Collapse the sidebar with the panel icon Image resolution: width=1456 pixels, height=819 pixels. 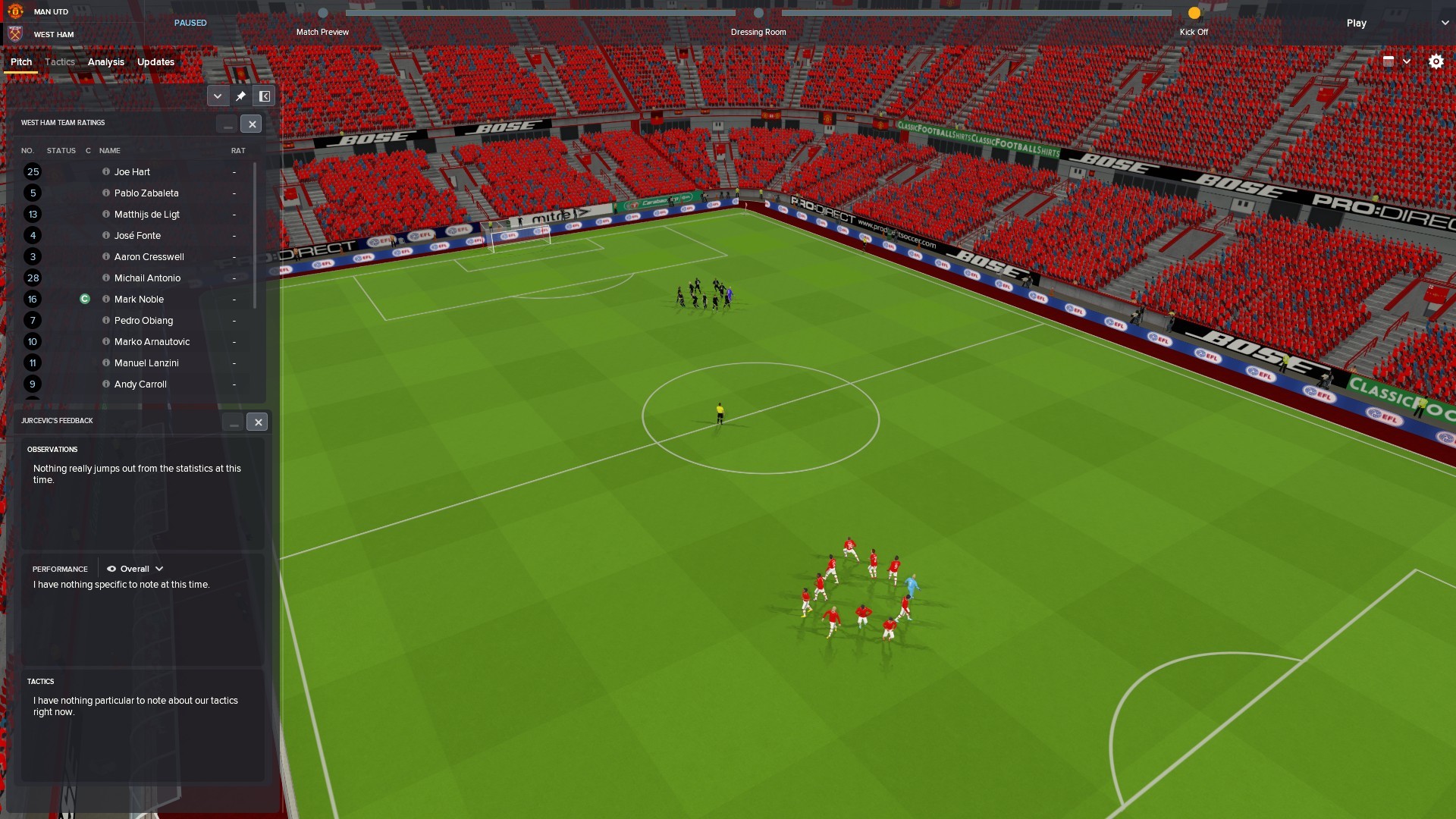265,96
